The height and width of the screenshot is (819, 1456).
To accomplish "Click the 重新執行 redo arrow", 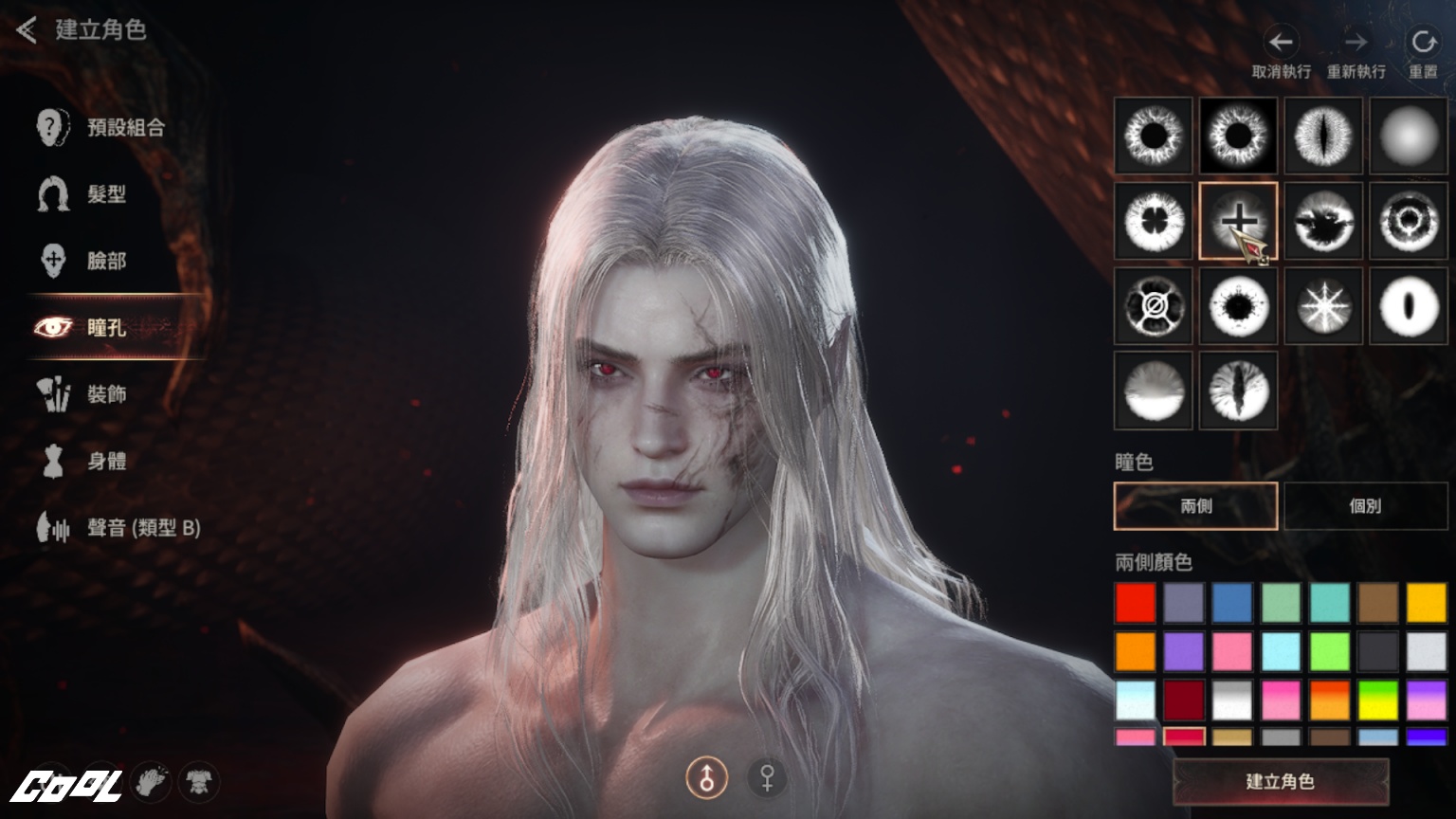I will click(1356, 43).
